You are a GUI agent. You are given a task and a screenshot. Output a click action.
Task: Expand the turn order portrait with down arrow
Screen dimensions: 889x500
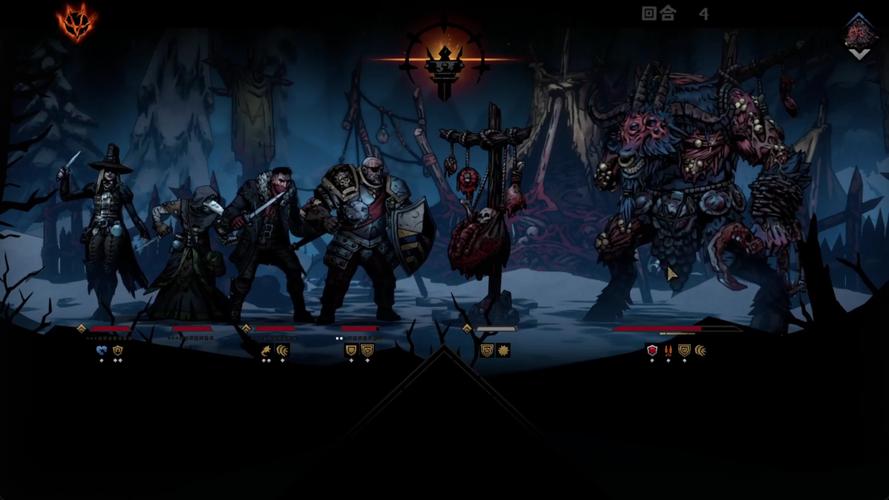(x=858, y=38)
